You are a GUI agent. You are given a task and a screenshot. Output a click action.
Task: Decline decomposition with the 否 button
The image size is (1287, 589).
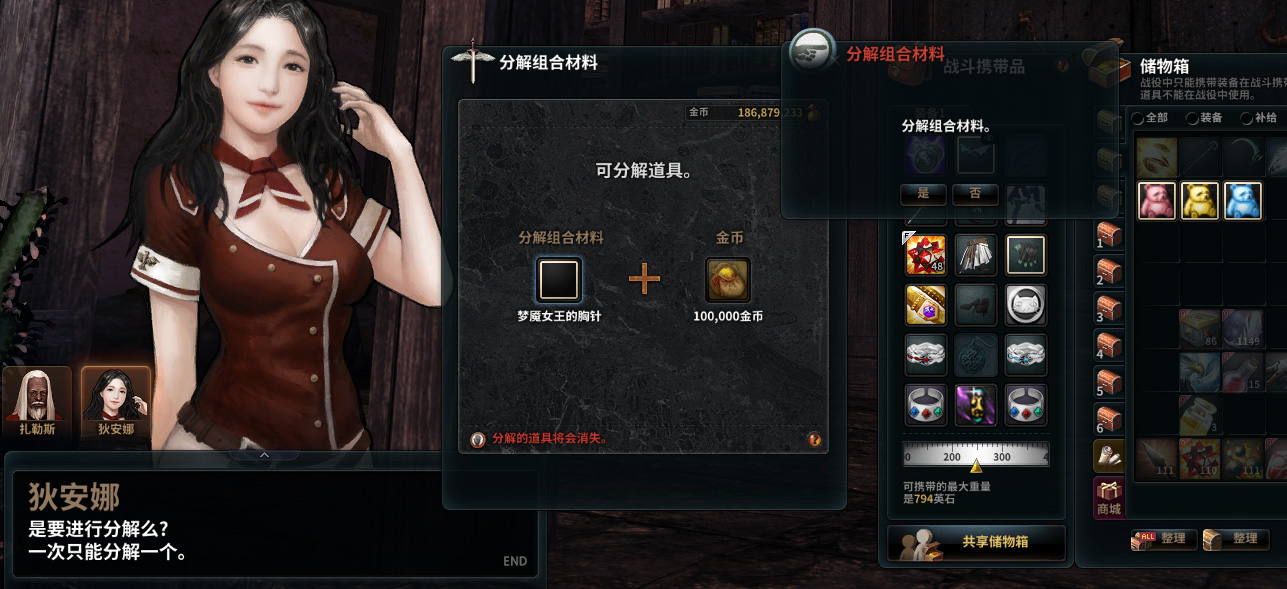(975, 193)
